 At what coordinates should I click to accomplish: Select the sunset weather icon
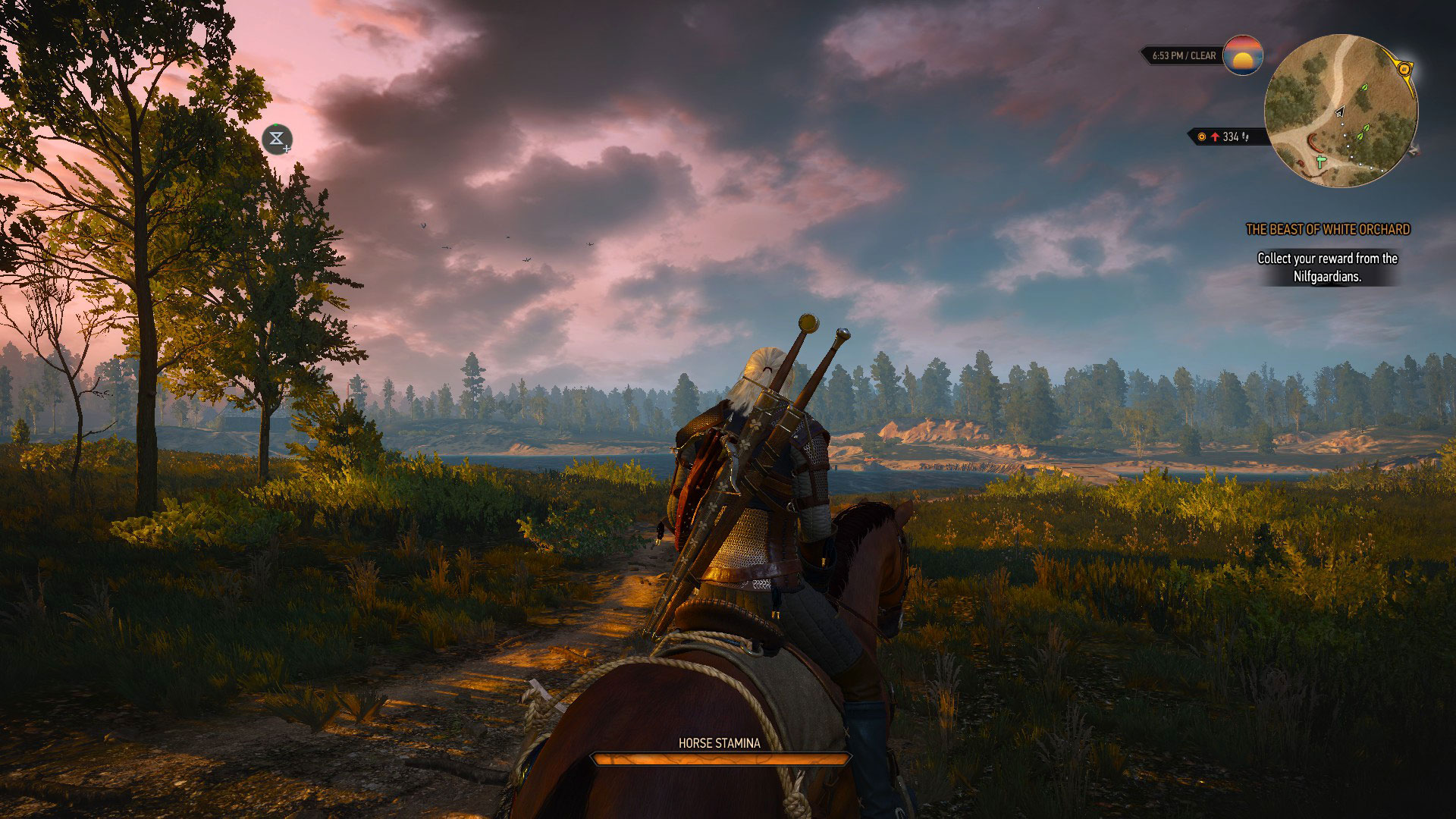[1243, 55]
